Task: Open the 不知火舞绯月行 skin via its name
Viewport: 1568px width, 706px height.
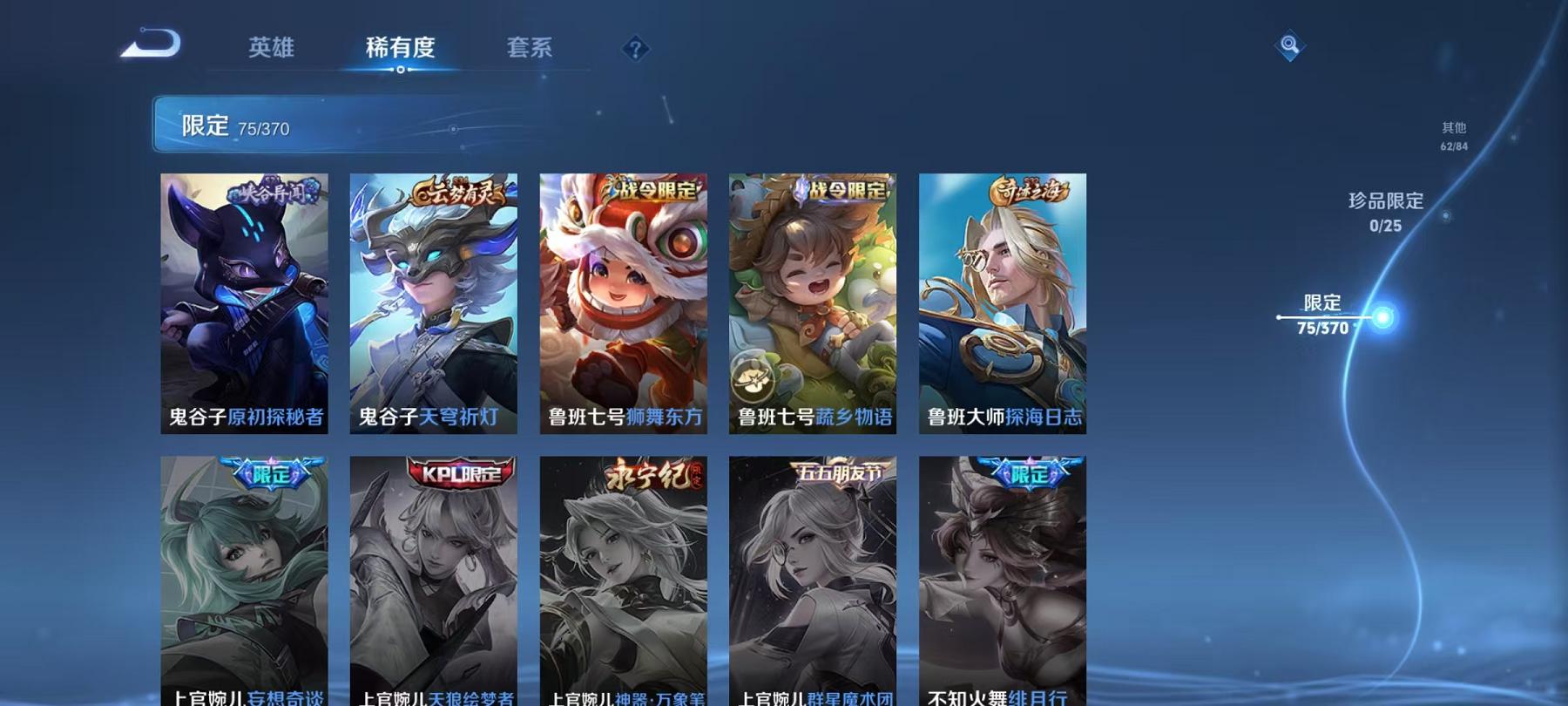Action: point(998,697)
